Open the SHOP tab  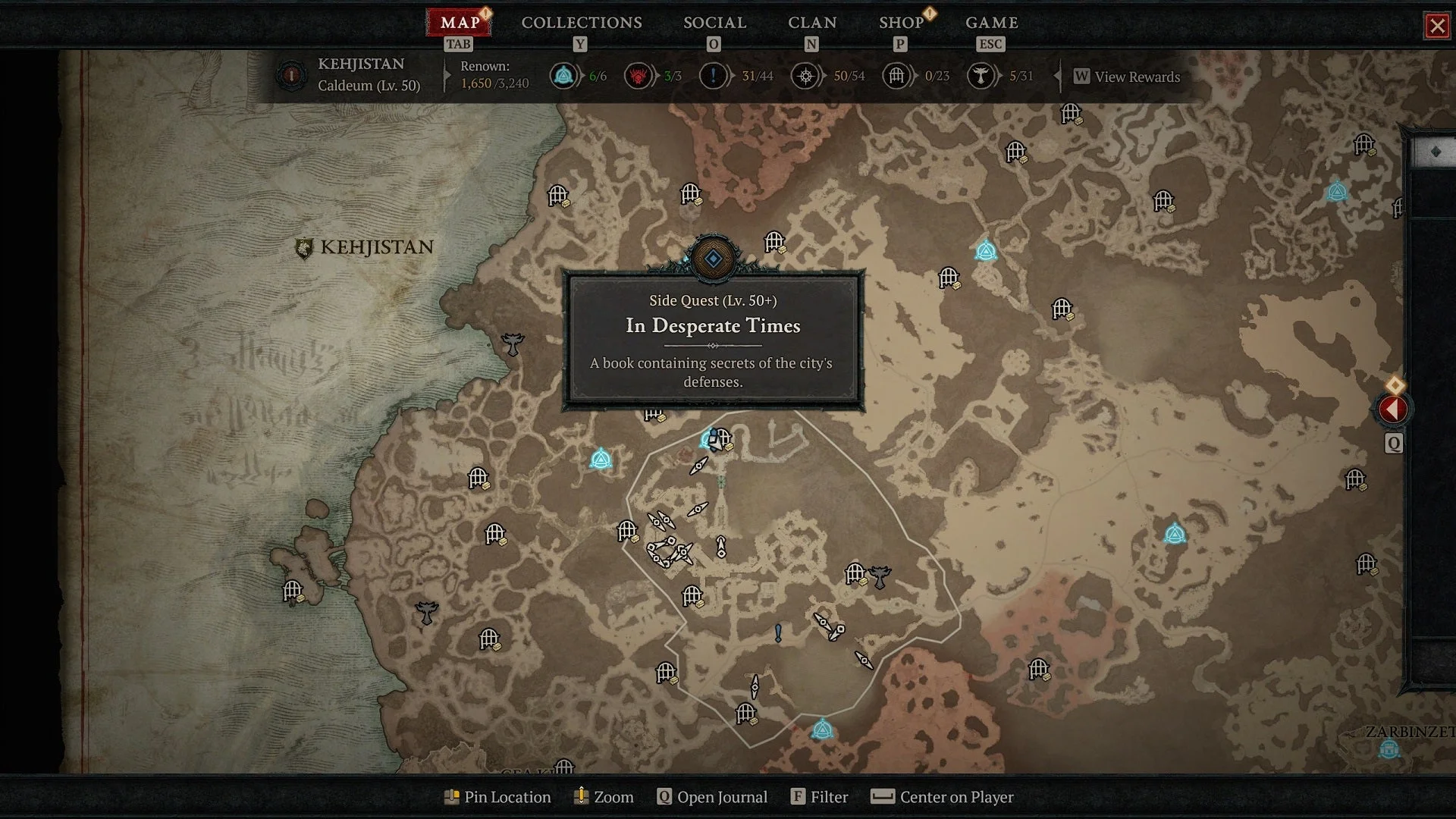pos(901,23)
